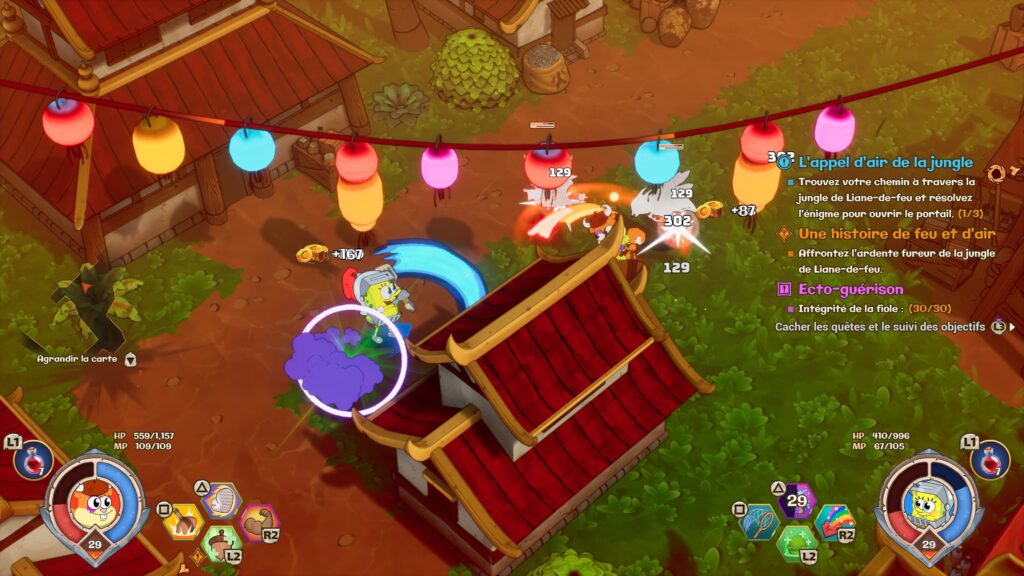Open the quest Une histoire de feu et d'air
Viewport: 1024px width, 576px height.
[x=884, y=234]
